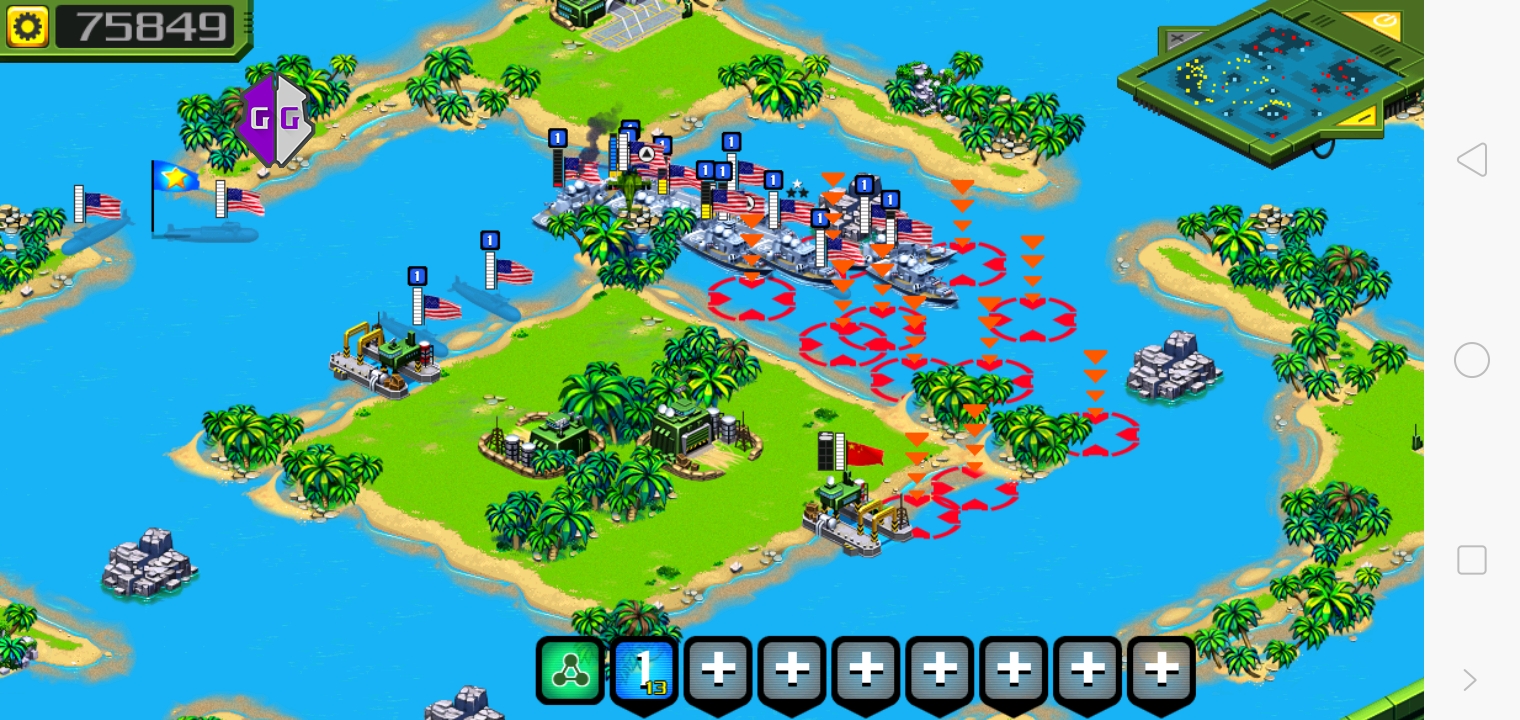The width and height of the screenshot is (1520, 720).
Task: Tap the last plus slot on the right
Action: 1160,668
